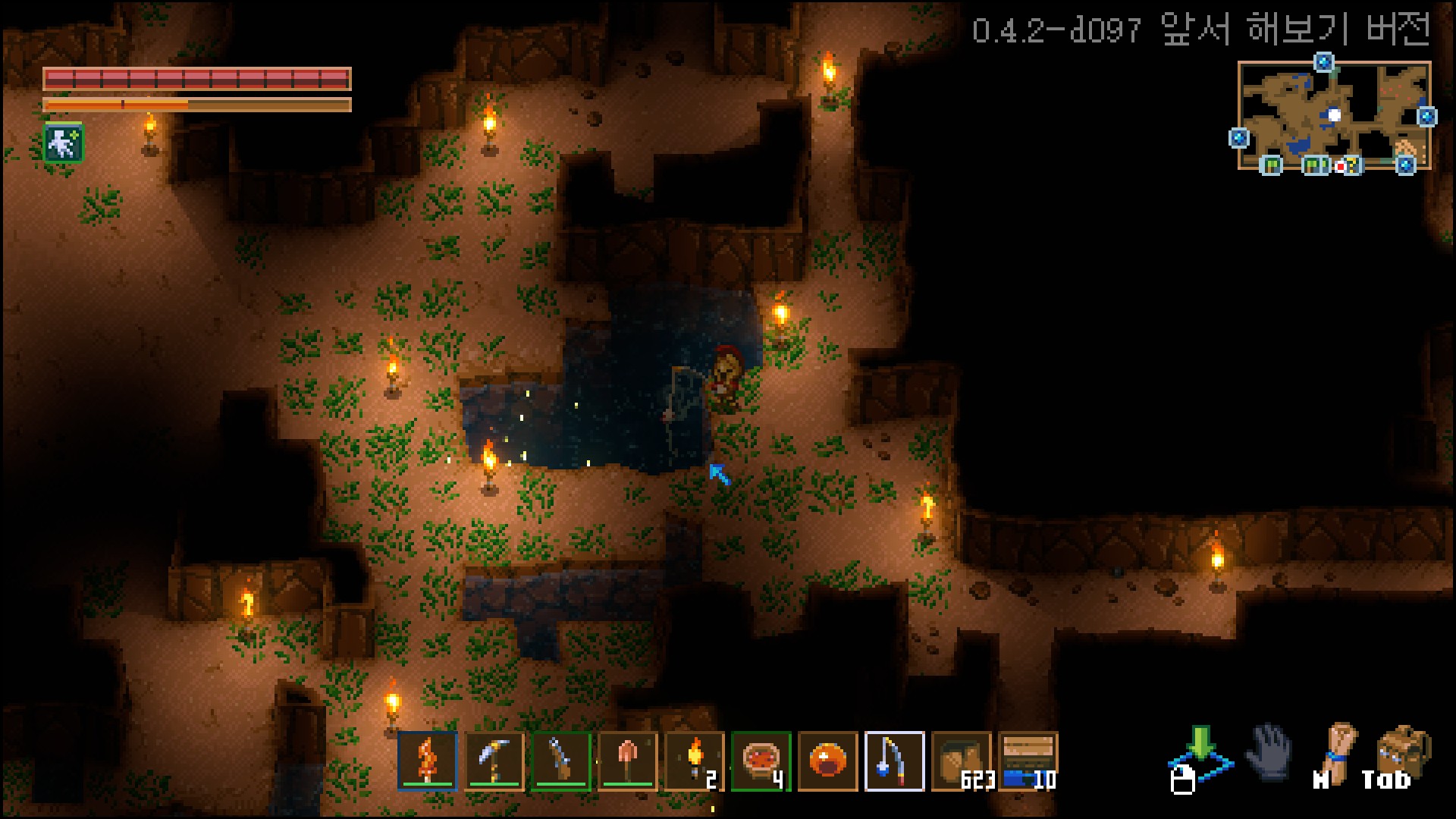Select the fishing rod slot
Image resolution: width=1456 pixels, height=819 pixels.
coord(895,761)
